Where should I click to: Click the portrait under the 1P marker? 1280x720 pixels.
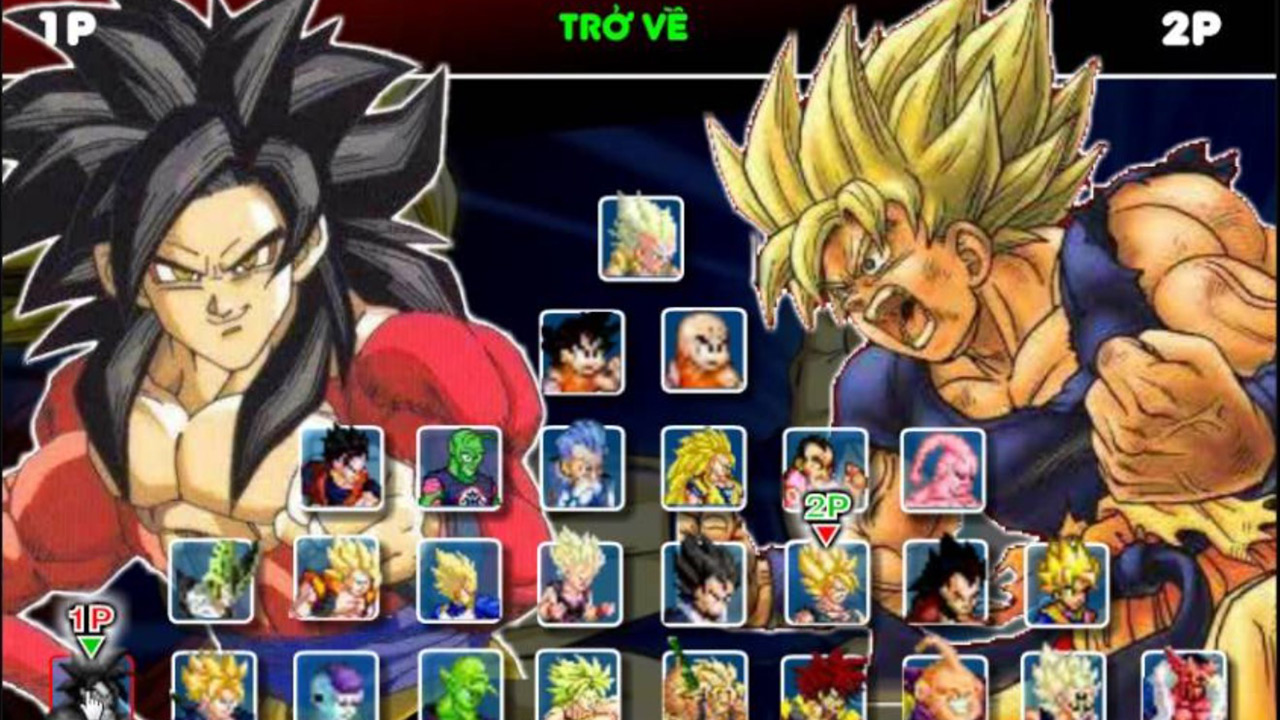tap(95, 695)
